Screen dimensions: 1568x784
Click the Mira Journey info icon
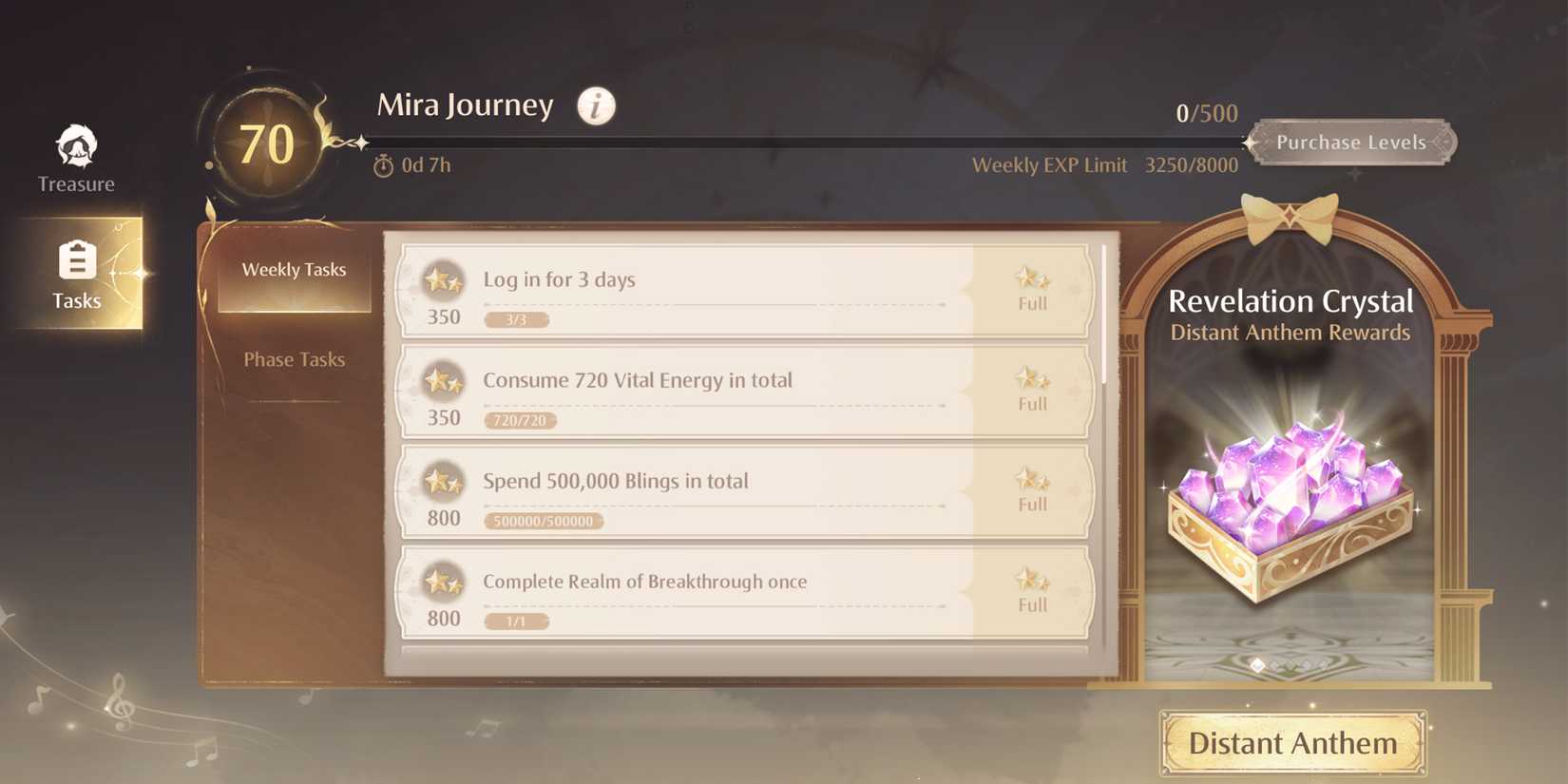595,106
